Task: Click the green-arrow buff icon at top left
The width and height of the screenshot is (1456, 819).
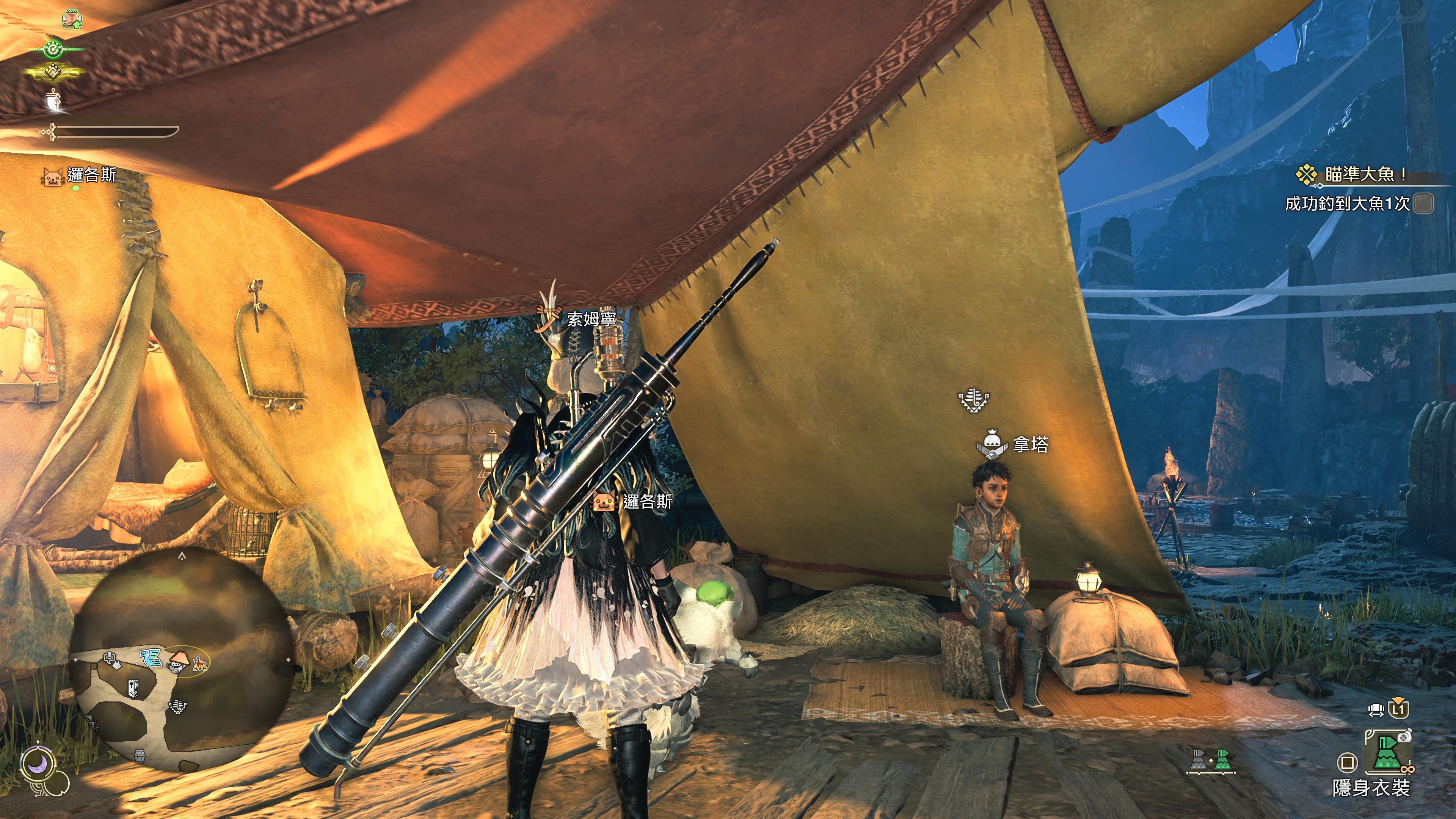Action: click(72, 19)
